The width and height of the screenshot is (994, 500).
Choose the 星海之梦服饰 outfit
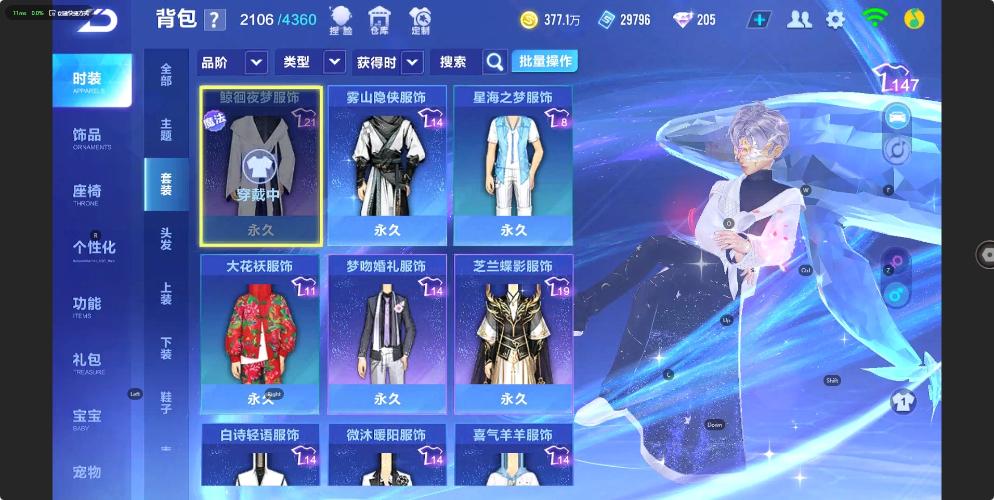(x=513, y=165)
